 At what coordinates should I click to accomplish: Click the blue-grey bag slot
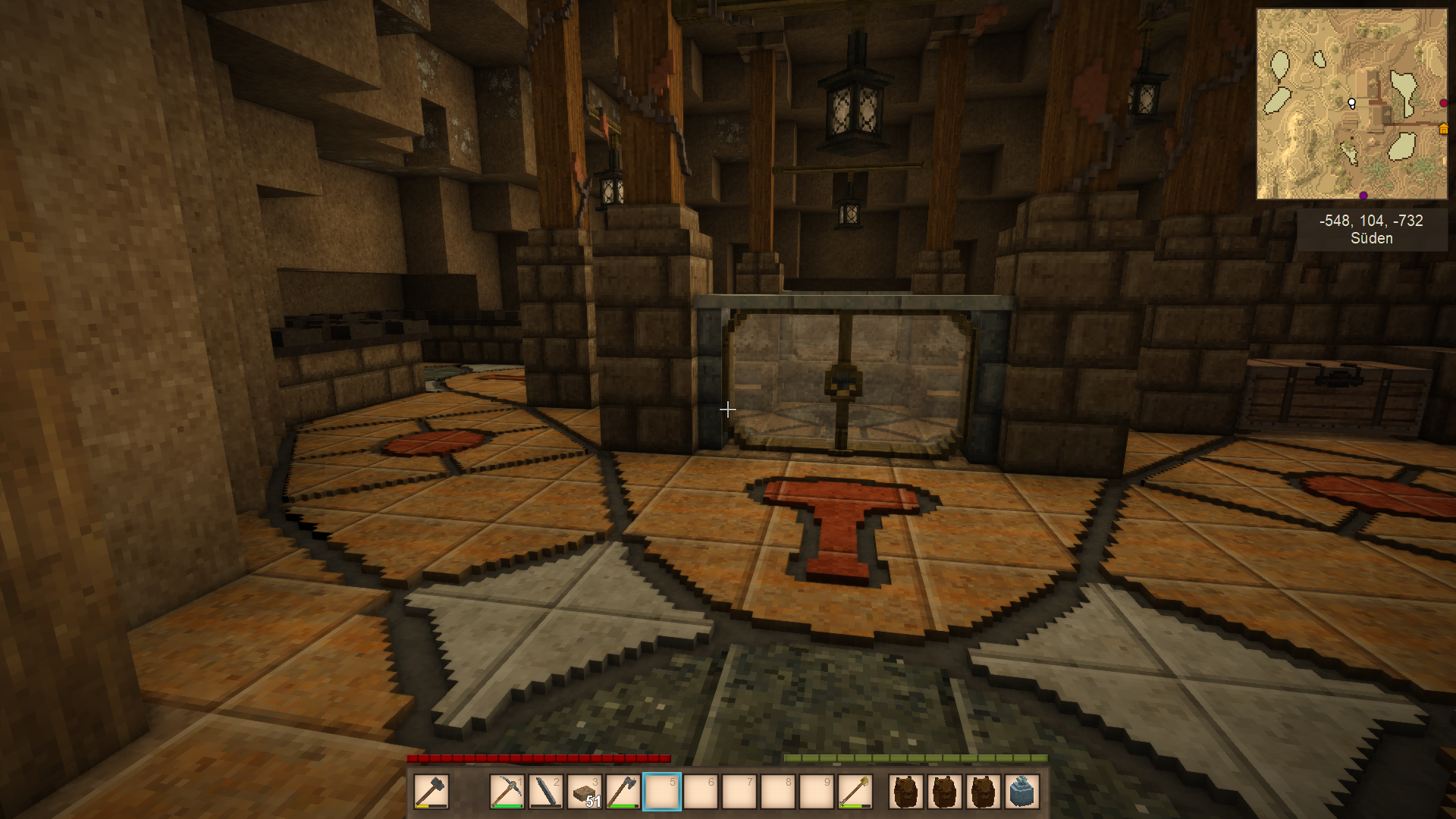[x=1022, y=792]
